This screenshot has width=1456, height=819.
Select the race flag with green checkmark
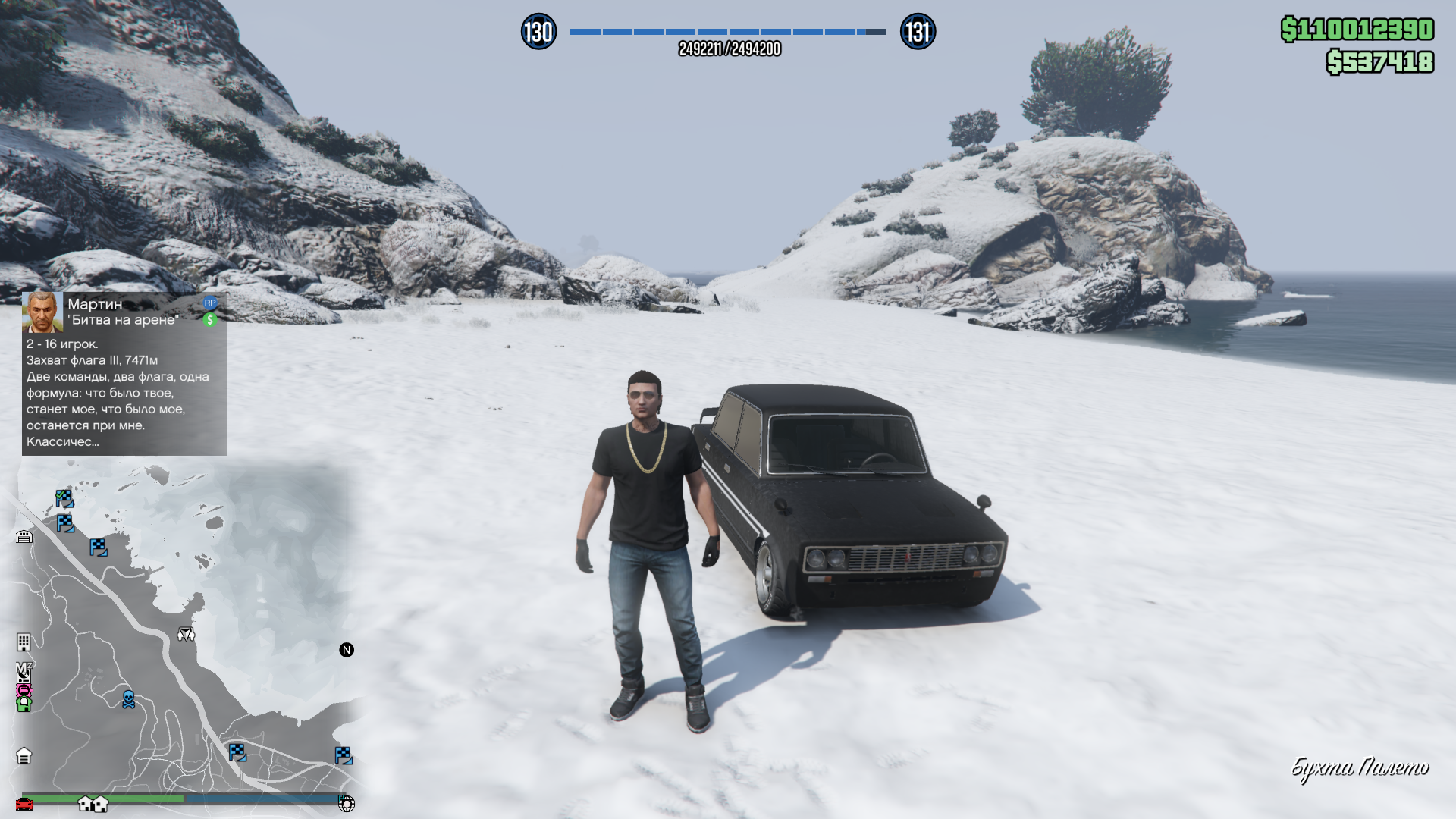coord(64,498)
